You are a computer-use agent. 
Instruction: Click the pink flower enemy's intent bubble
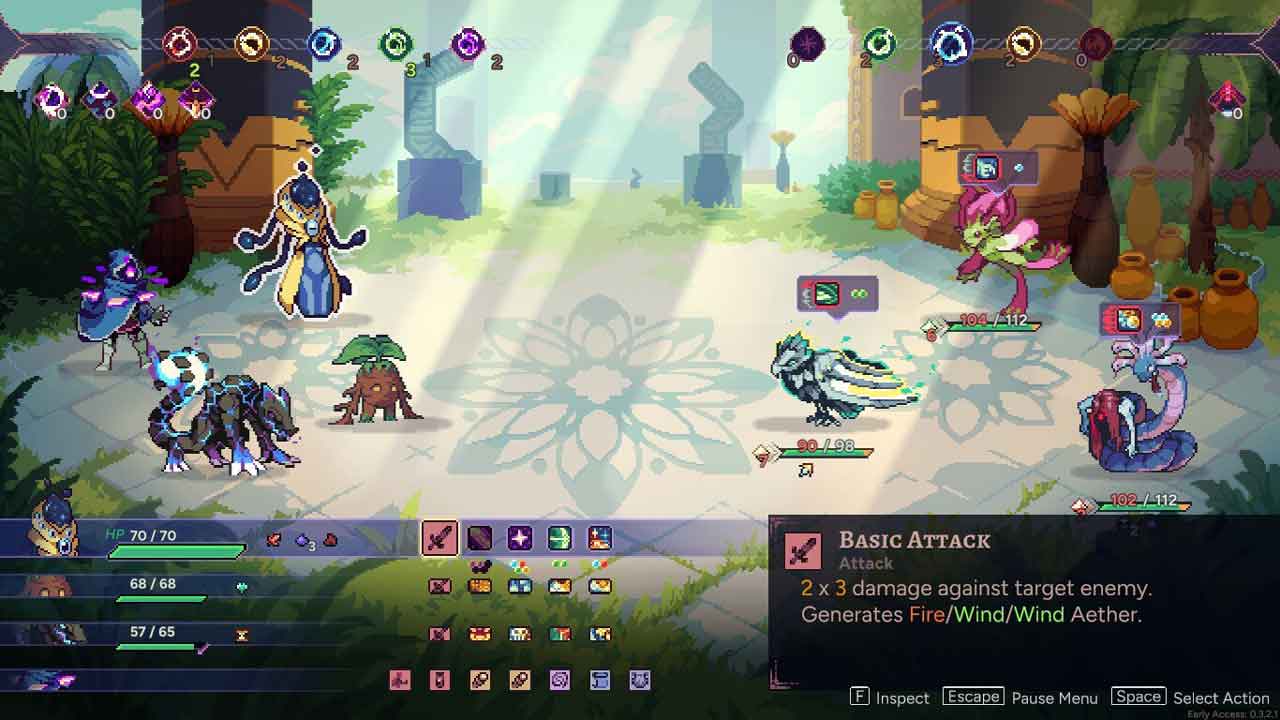click(997, 168)
